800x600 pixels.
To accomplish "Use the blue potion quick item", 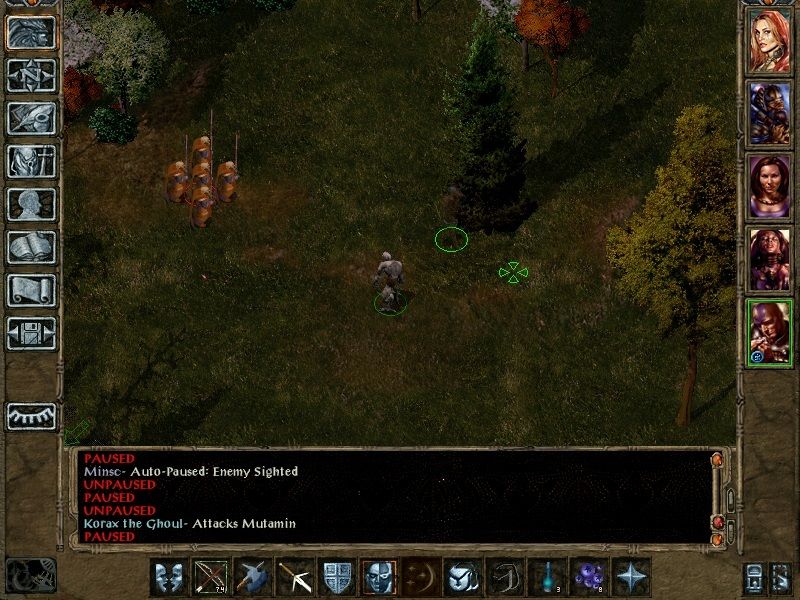I will pyautogui.click(x=548, y=578).
